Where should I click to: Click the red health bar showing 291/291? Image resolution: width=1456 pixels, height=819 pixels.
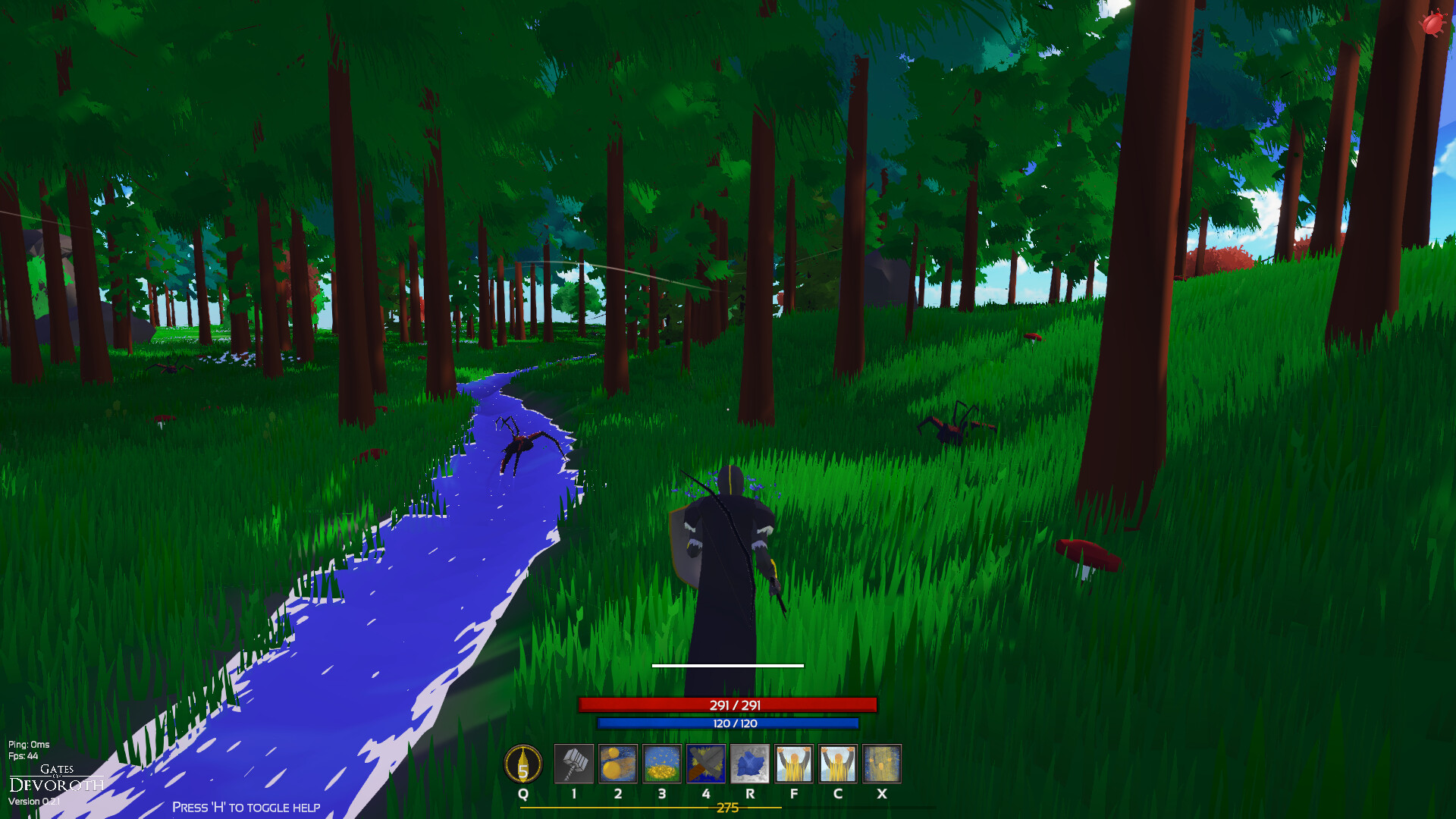tap(728, 704)
